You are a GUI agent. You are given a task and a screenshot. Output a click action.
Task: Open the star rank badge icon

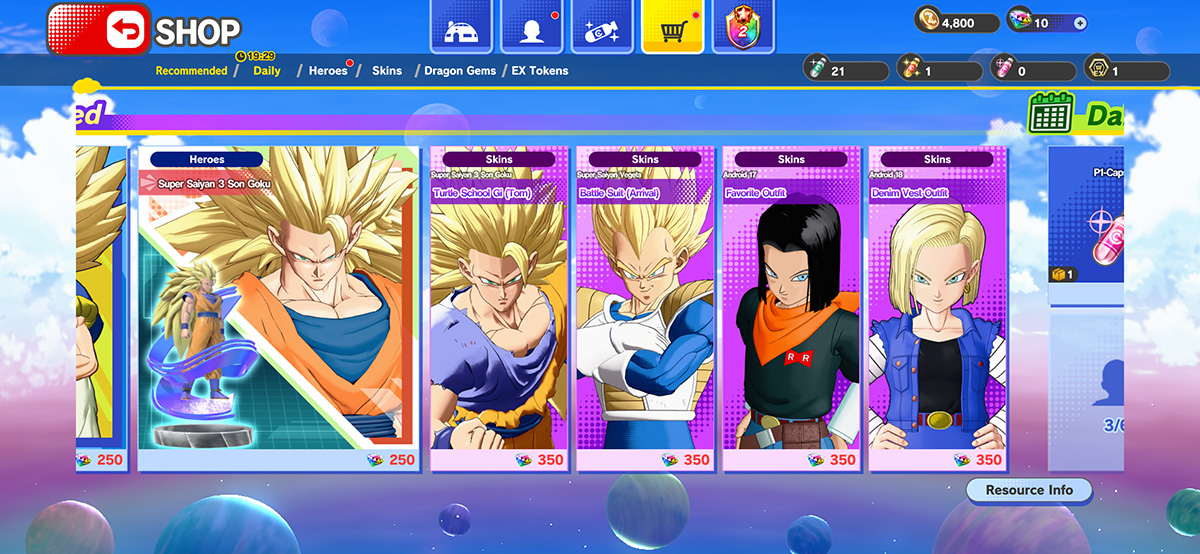[742, 27]
